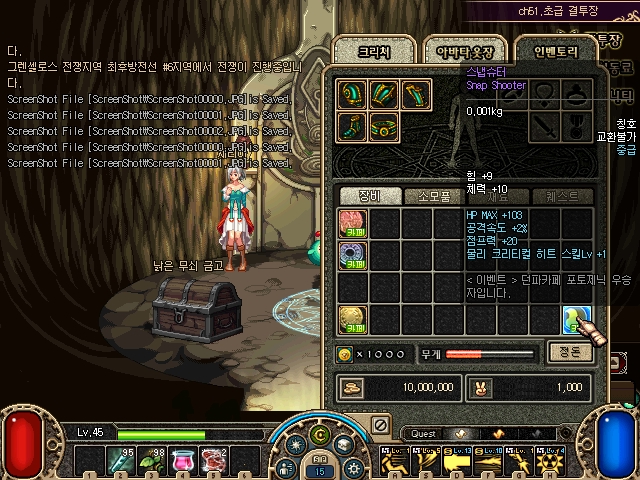Click the 정돈 sort button

pyautogui.click(x=571, y=351)
